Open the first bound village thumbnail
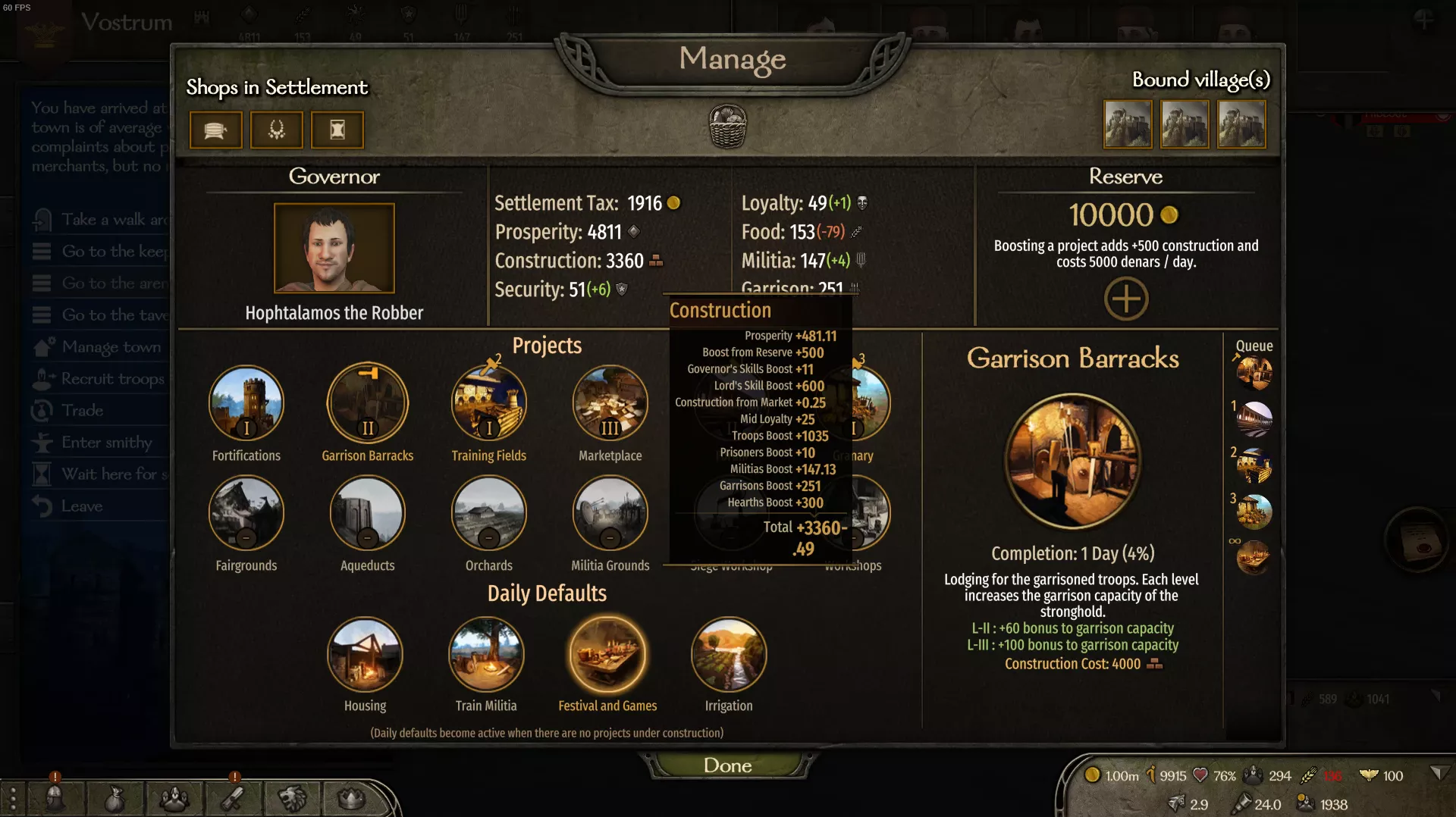The image size is (1456, 817). [1128, 124]
